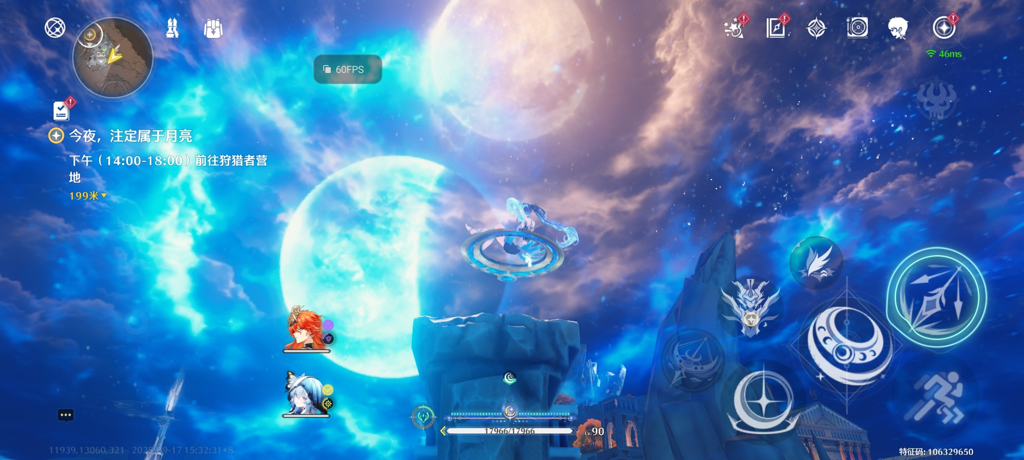Viewport: 1024px width, 460px height.
Task: Switch to the blue-haired character
Action: click(x=305, y=394)
